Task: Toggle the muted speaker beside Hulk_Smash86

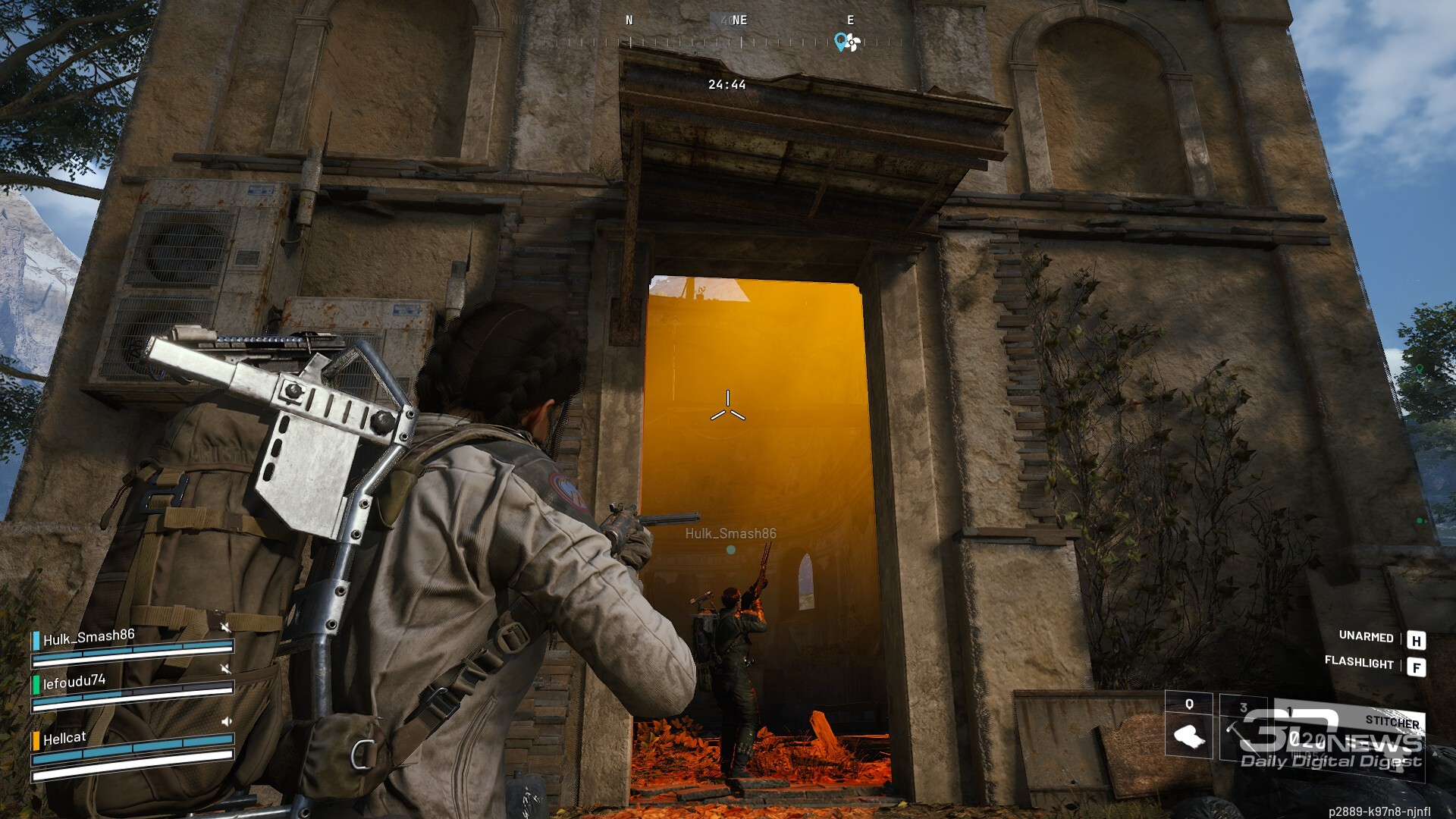Action: click(225, 627)
